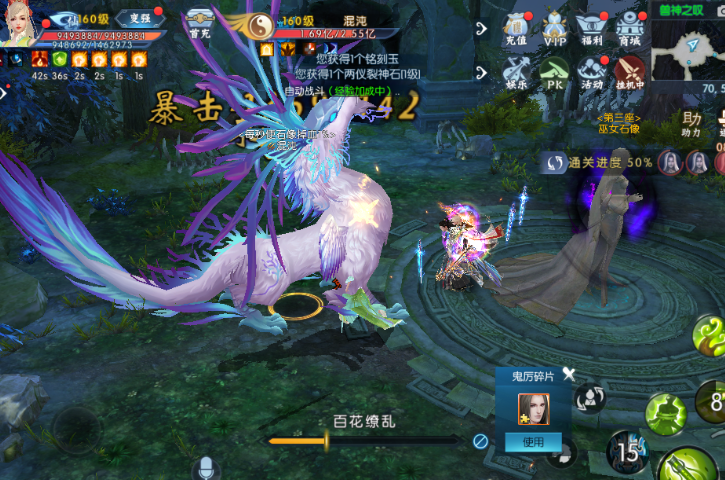Open the VIP gourd icon
Image resolution: width=725 pixels, height=480 pixels.
555,28
